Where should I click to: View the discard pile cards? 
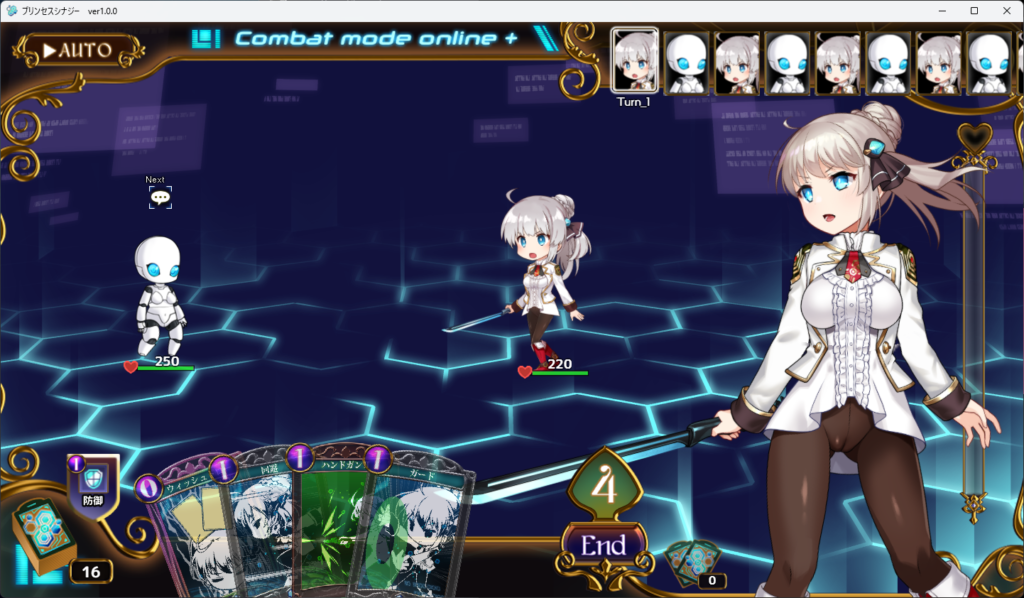[x=694, y=564]
